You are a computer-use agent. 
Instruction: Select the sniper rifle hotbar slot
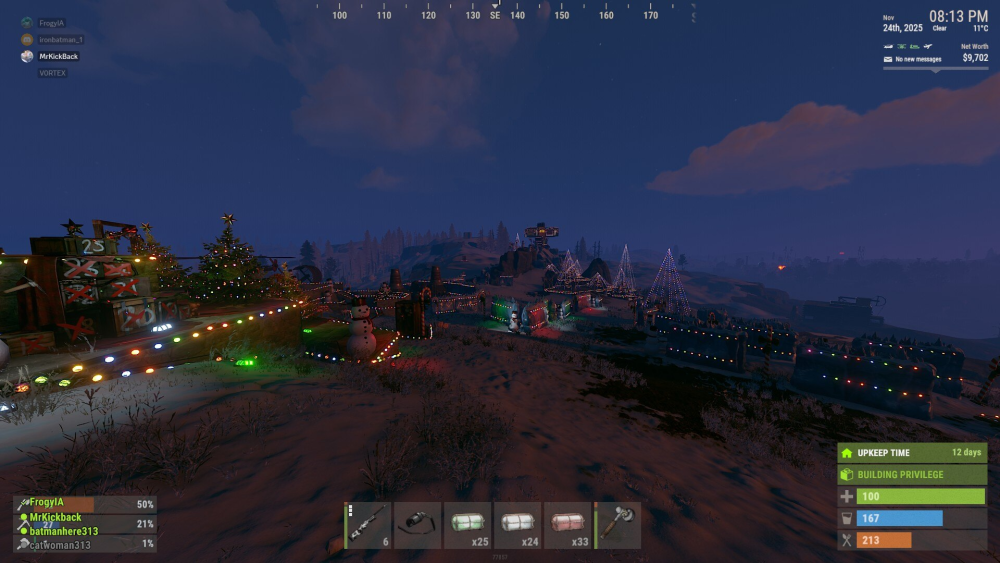369,525
